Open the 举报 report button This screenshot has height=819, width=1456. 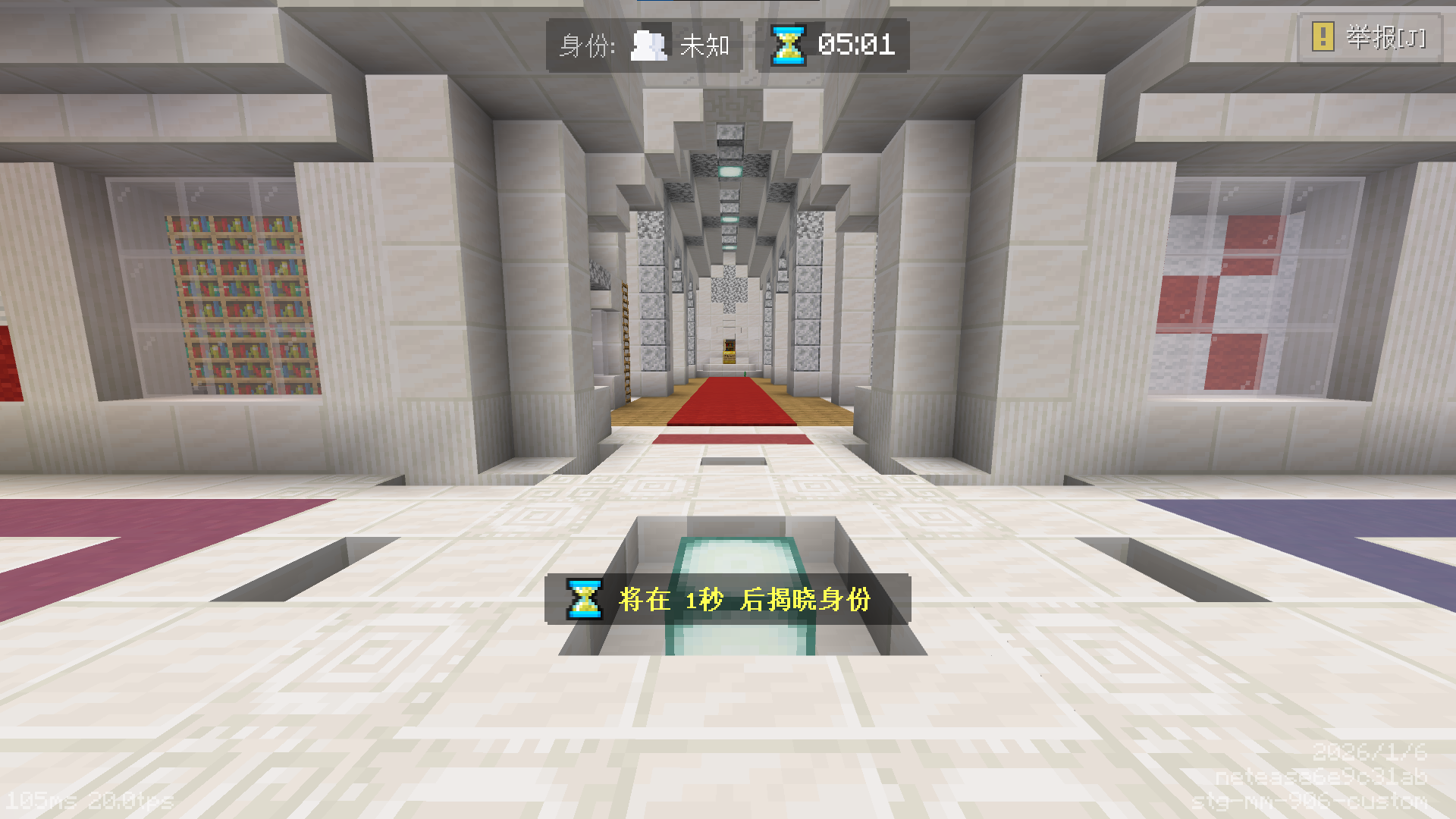(x=1370, y=37)
